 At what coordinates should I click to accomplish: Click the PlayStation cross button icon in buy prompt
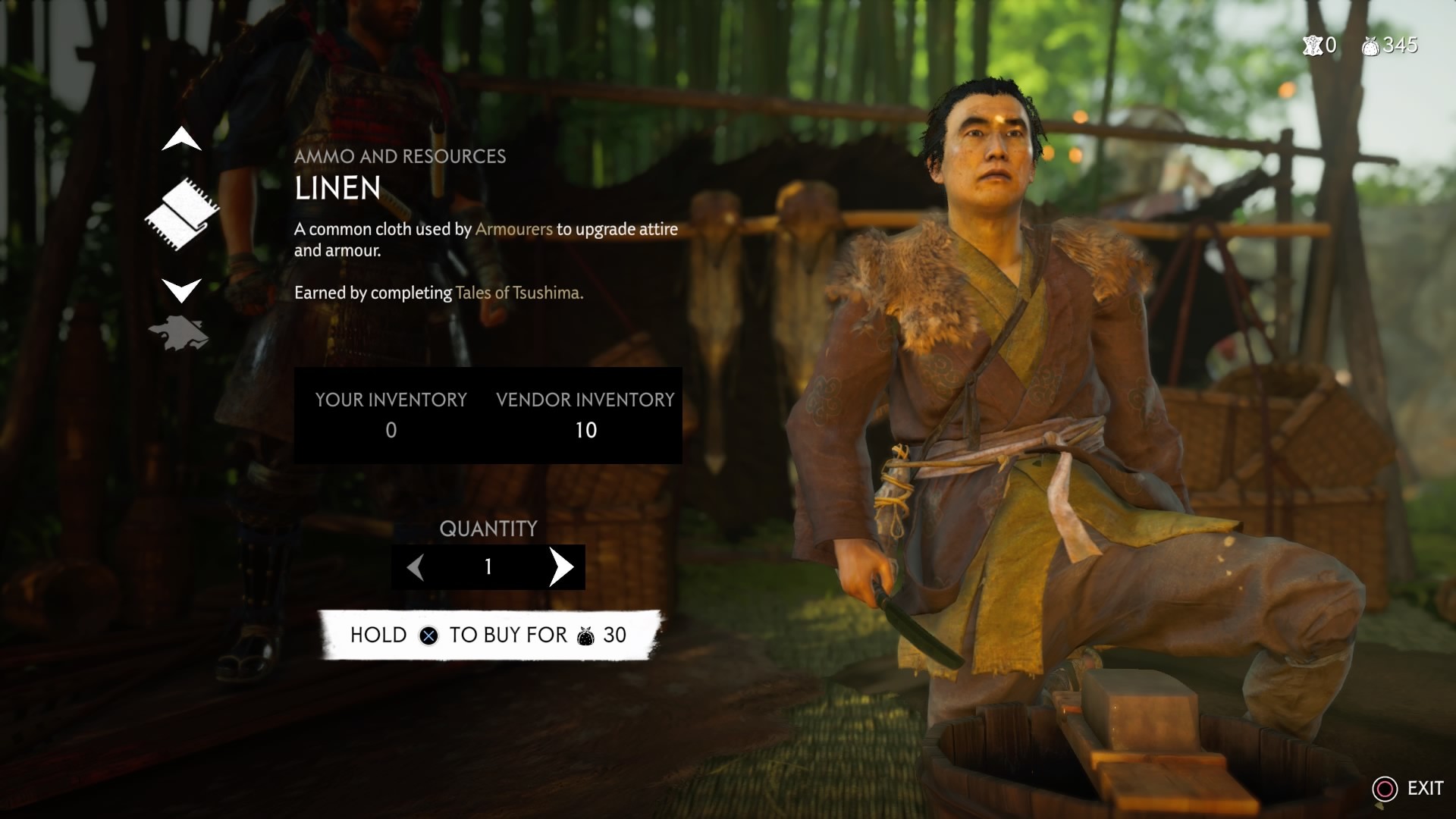[431, 635]
